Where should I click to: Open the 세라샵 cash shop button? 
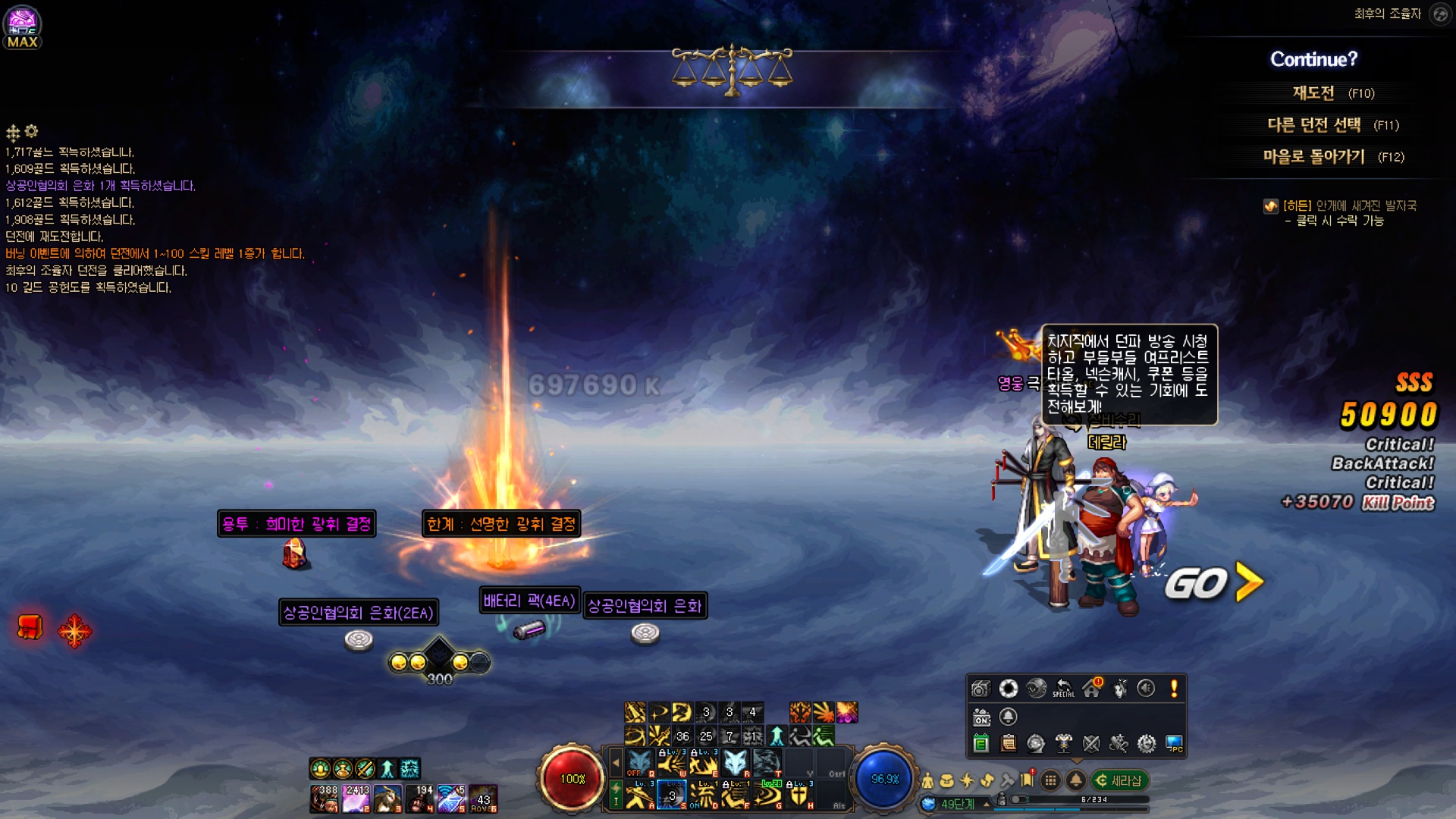1119,780
